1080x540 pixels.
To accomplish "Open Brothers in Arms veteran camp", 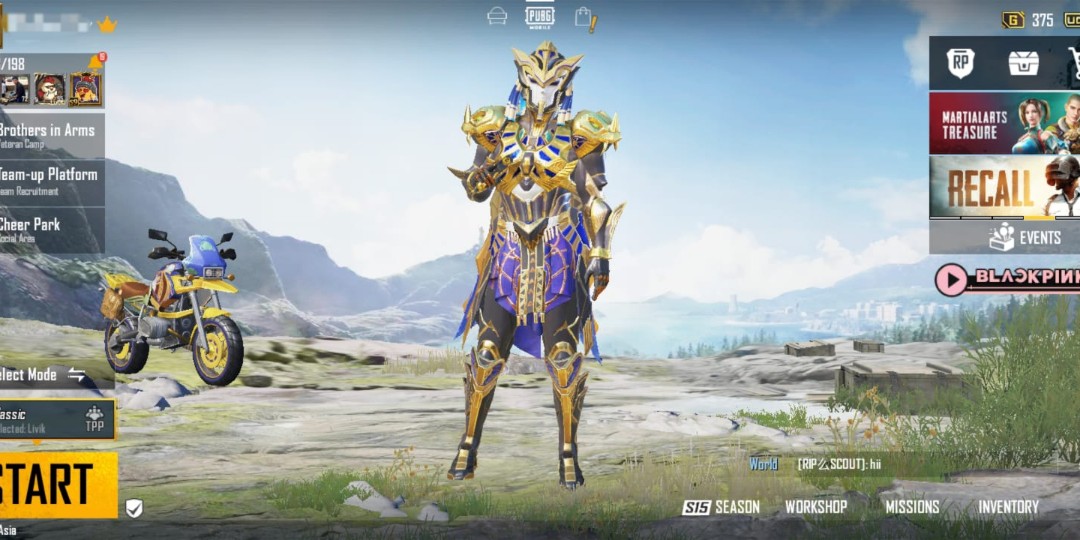I will pos(50,134).
